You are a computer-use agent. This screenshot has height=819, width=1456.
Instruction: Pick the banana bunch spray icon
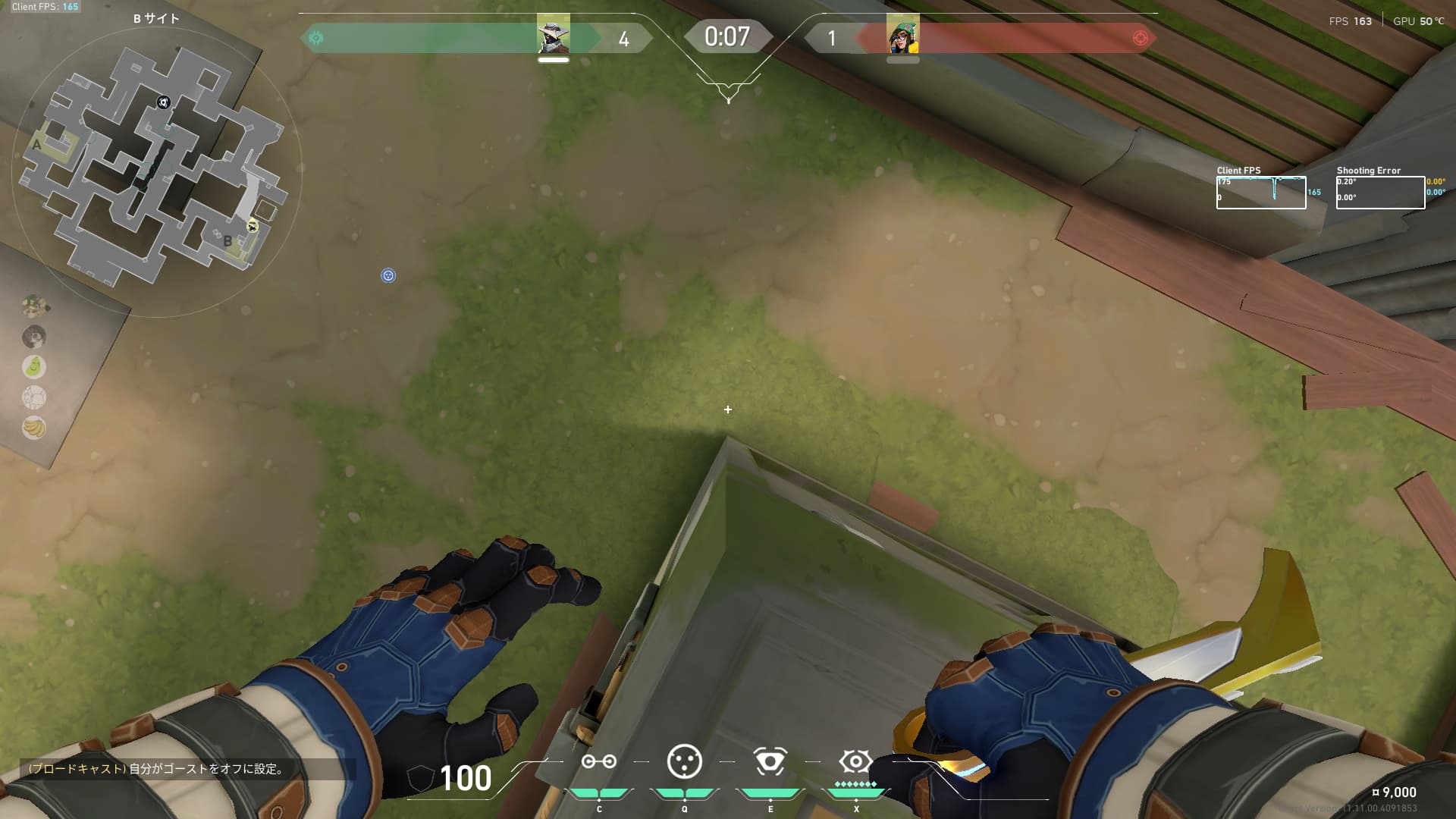click(34, 428)
